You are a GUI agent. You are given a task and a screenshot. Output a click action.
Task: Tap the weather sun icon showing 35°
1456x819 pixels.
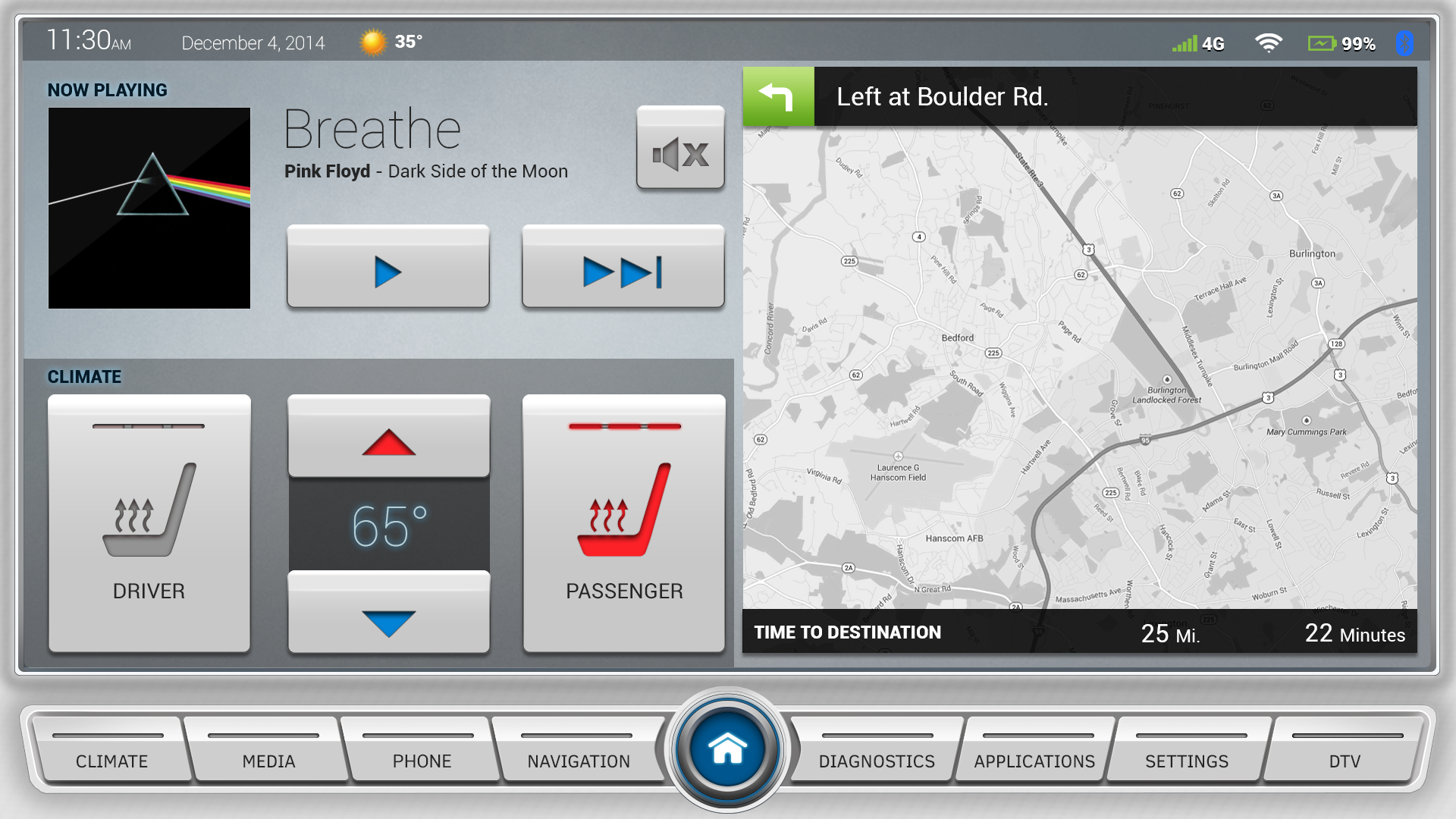(x=373, y=42)
